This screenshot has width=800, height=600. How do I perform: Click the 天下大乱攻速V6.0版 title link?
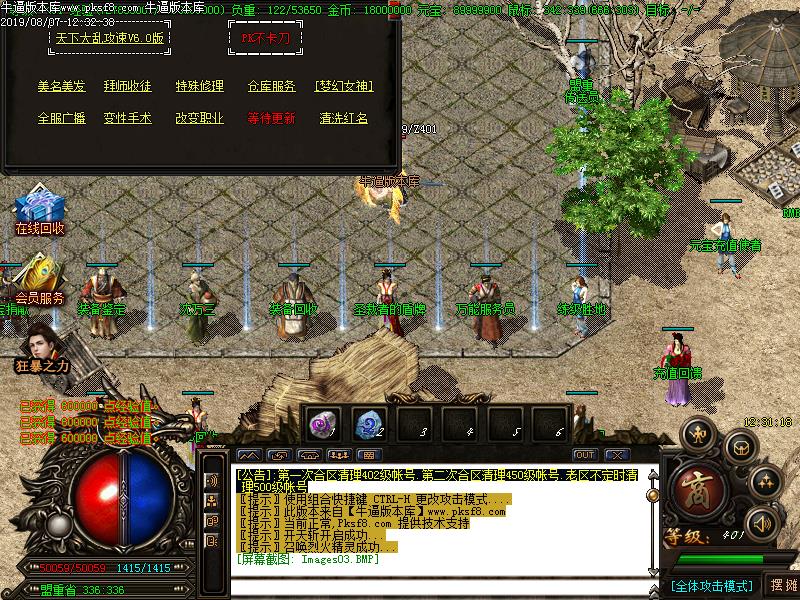(110, 38)
